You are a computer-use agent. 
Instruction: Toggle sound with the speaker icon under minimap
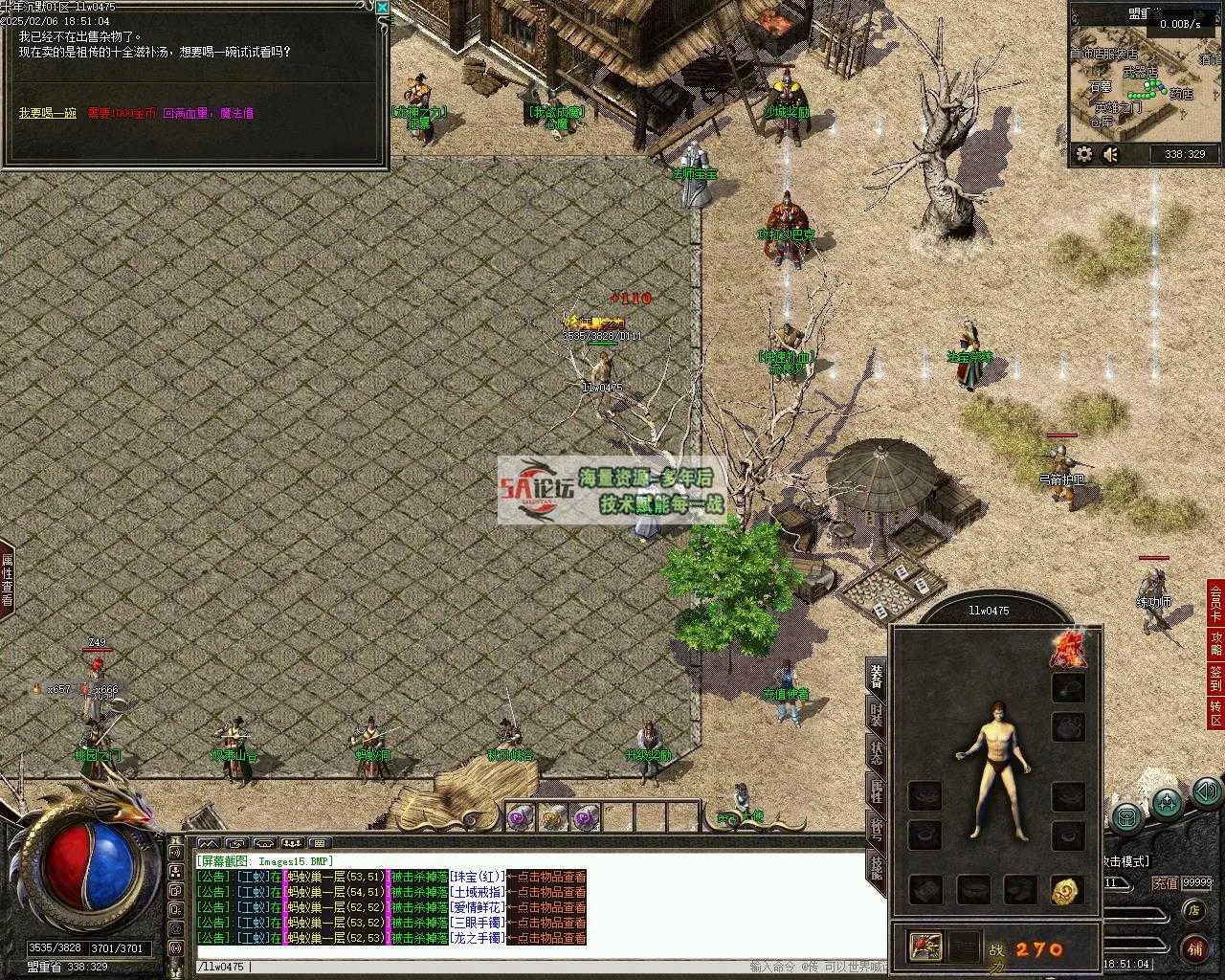(x=1110, y=154)
